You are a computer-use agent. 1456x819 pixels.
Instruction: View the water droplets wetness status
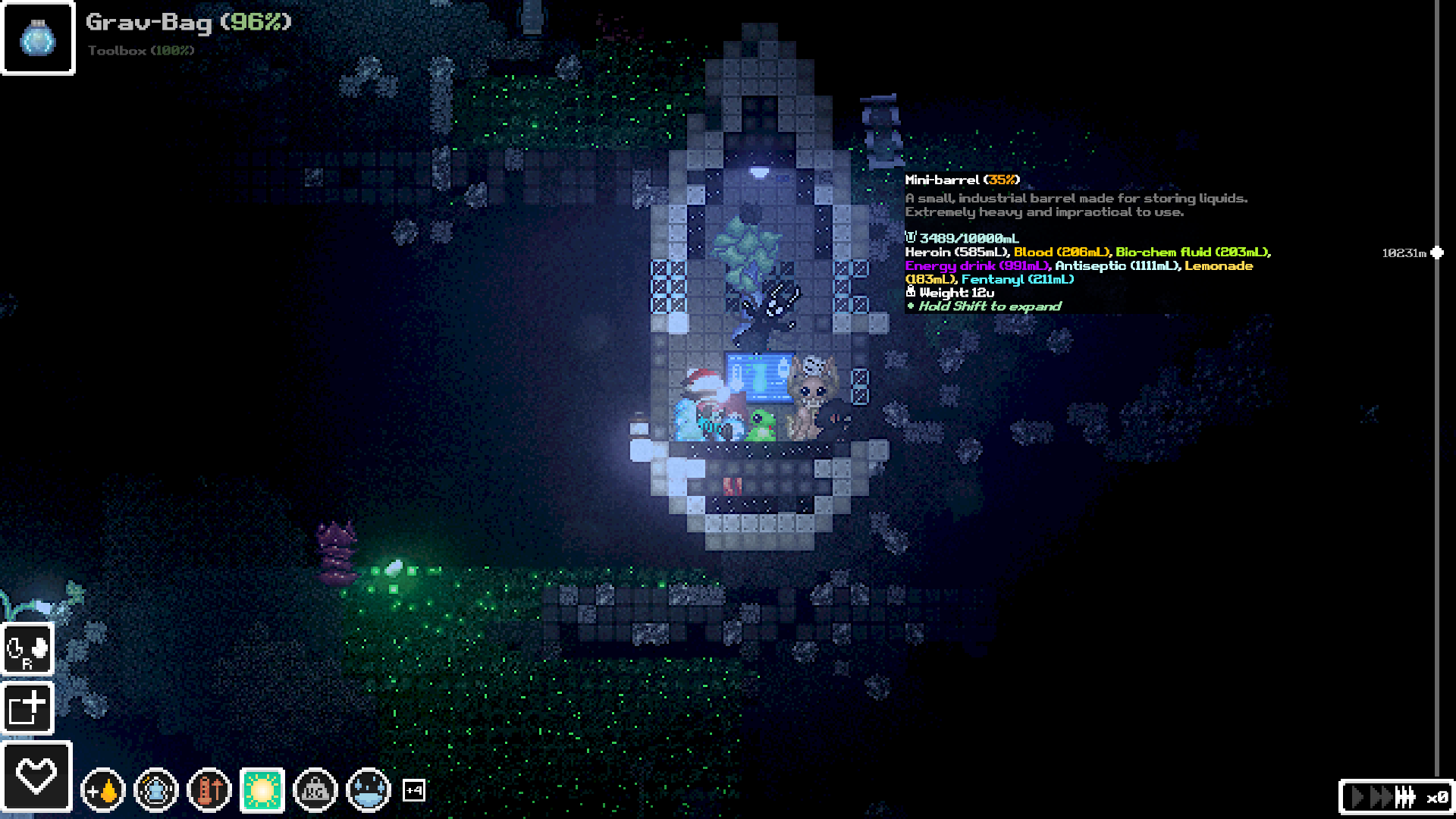[x=368, y=791]
